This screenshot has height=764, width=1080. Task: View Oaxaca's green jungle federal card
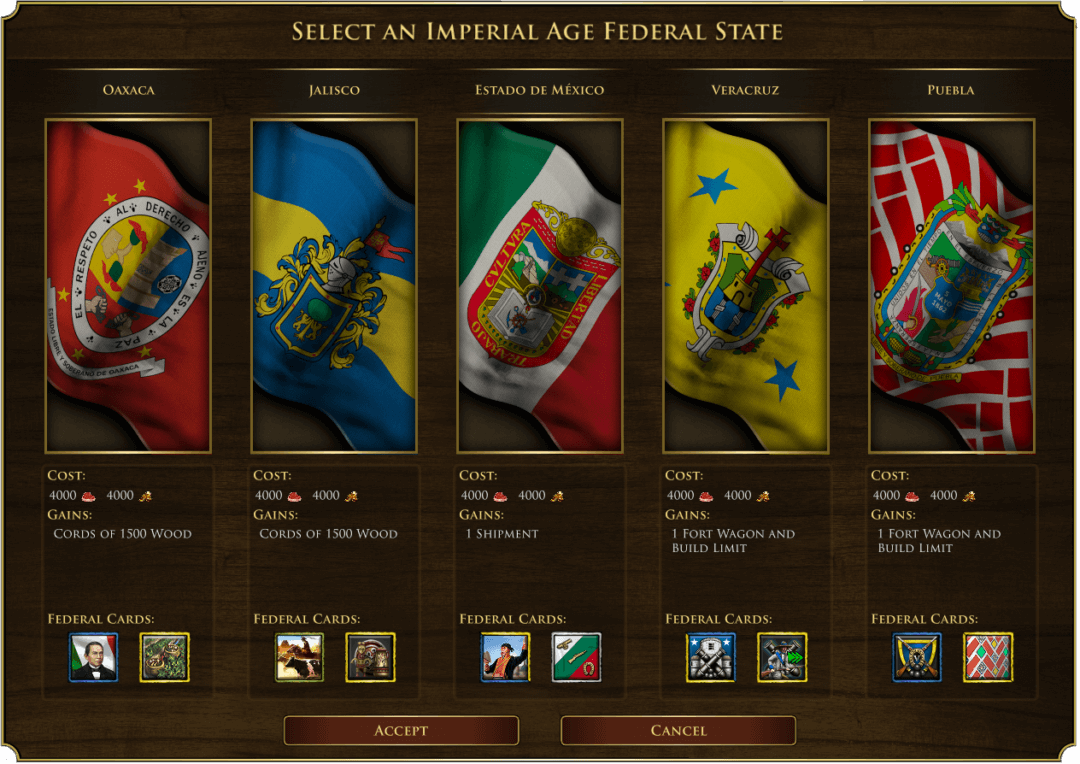tap(164, 657)
